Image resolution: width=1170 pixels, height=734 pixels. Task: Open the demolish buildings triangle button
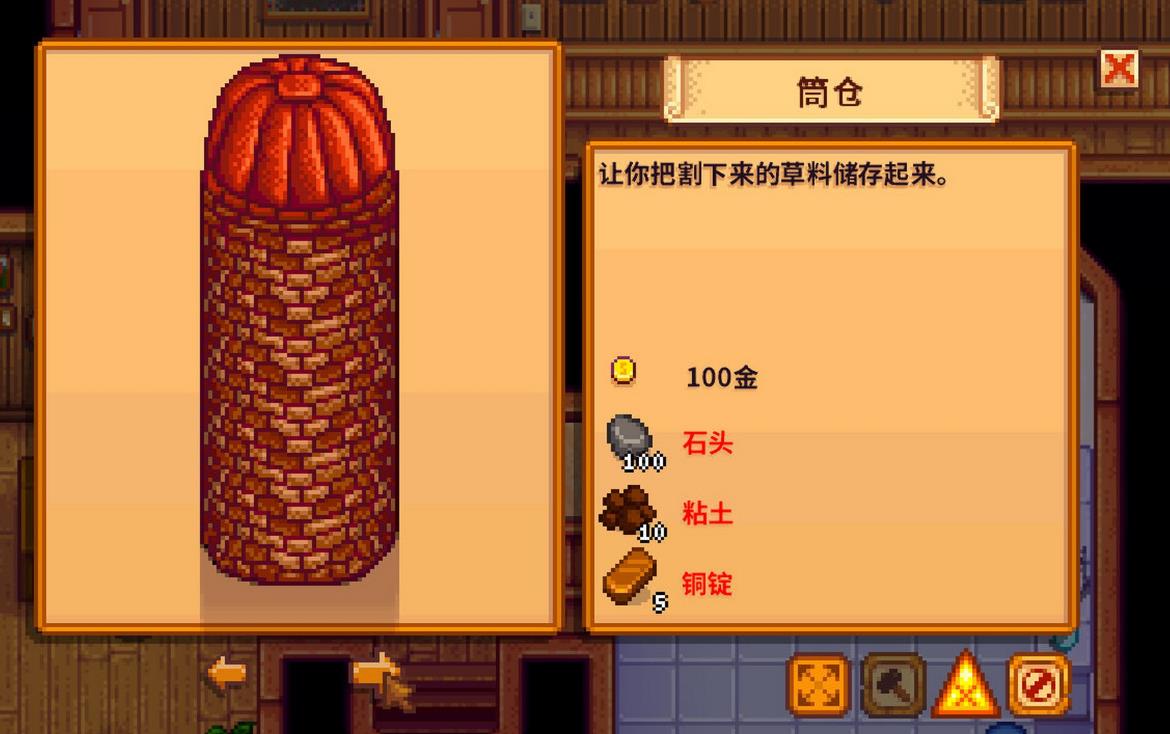click(965, 686)
